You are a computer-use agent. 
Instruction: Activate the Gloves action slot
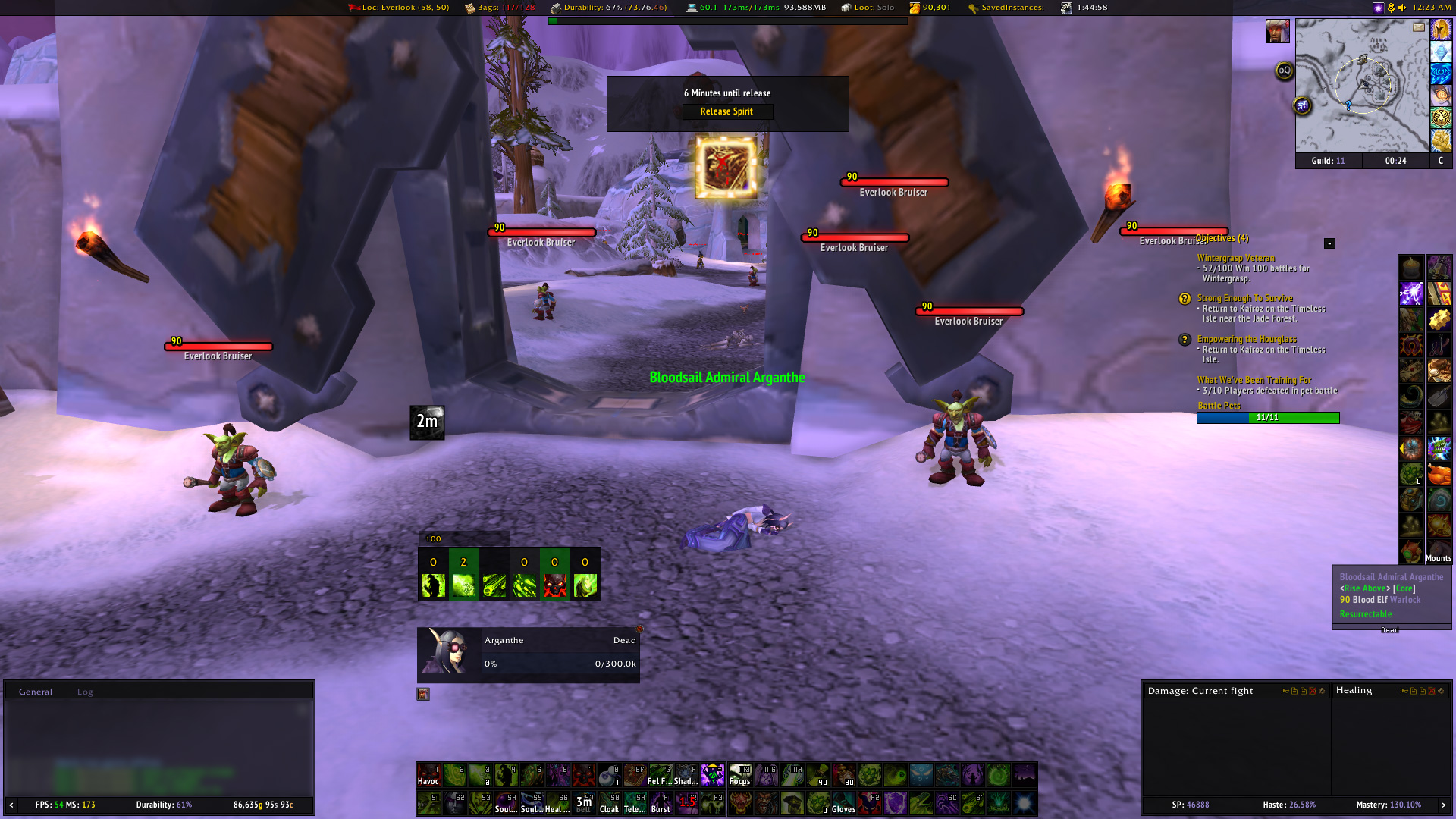click(x=843, y=802)
